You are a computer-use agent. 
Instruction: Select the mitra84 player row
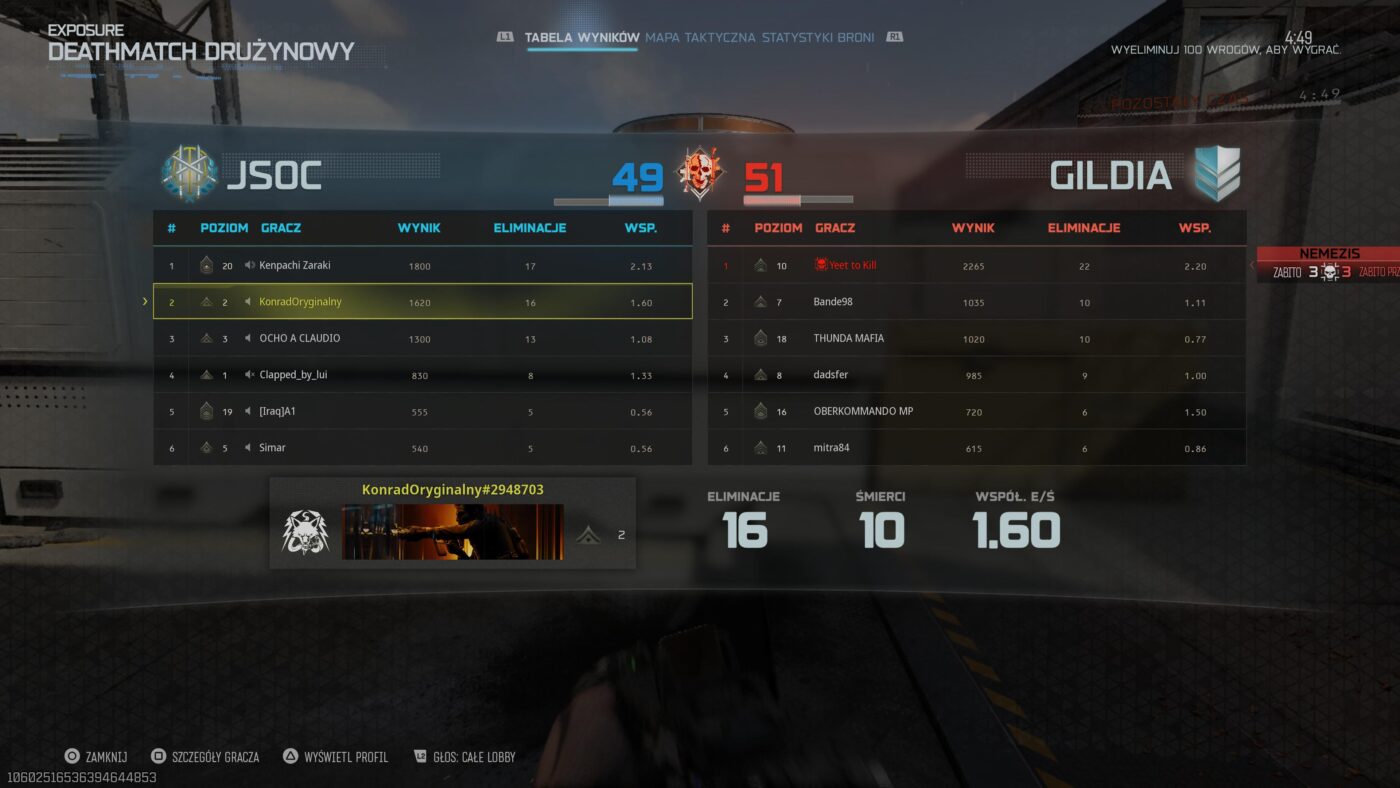coord(976,448)
